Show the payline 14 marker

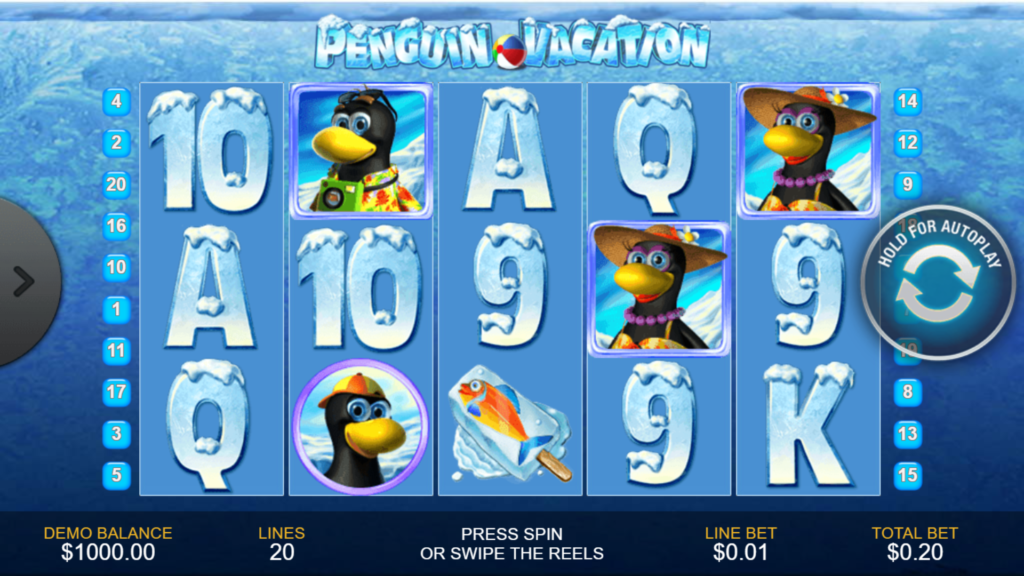pyautogui.click(x=907, y=101)
